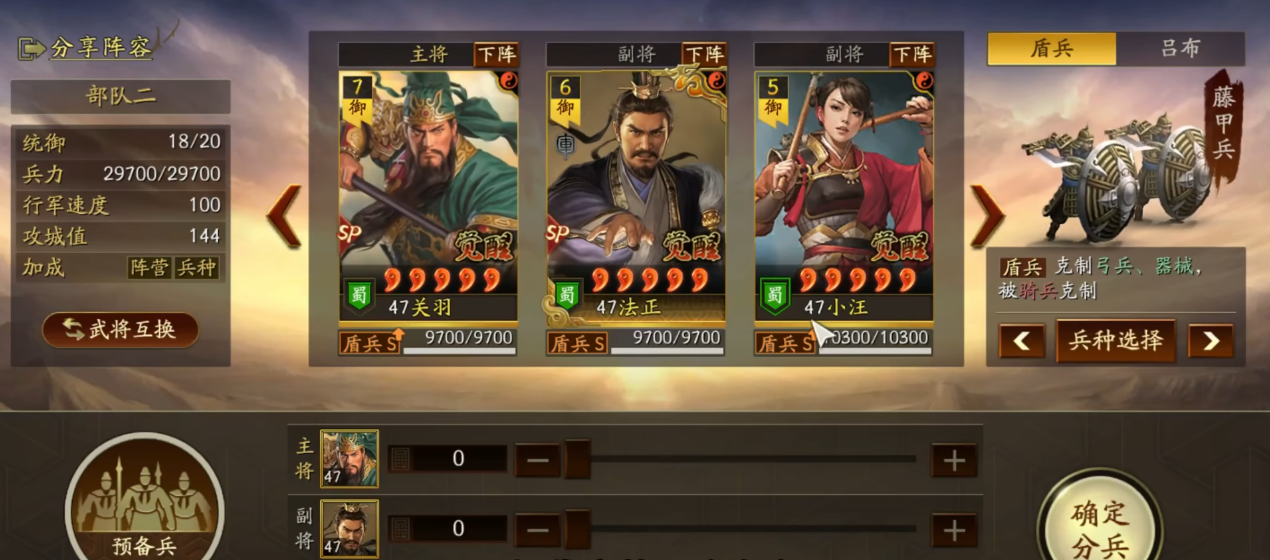Choose the next troop type arrow
1270x560 pixels.
(x=1210, y=341)
